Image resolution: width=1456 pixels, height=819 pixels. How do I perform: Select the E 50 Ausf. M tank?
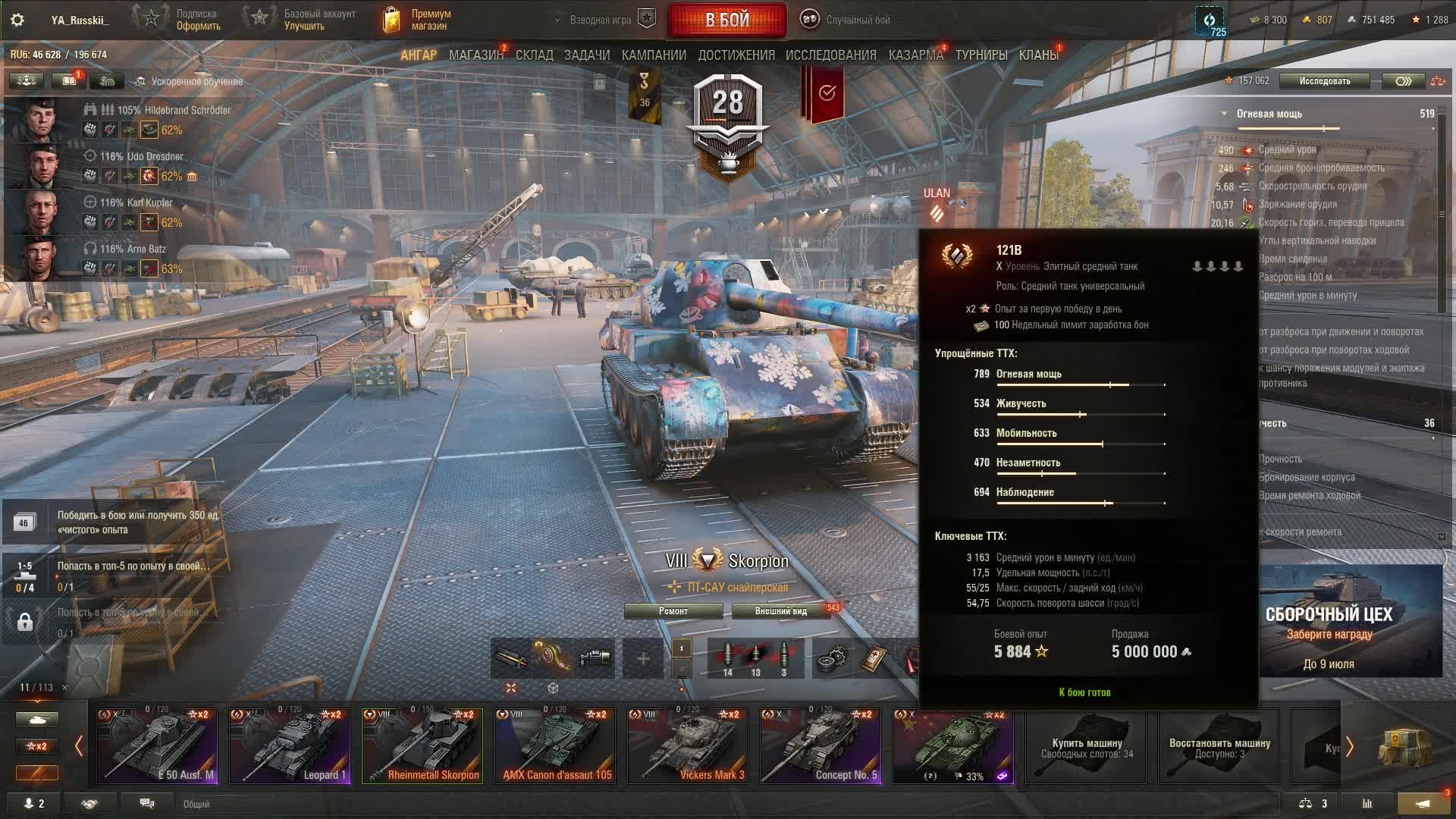(157, 745)
